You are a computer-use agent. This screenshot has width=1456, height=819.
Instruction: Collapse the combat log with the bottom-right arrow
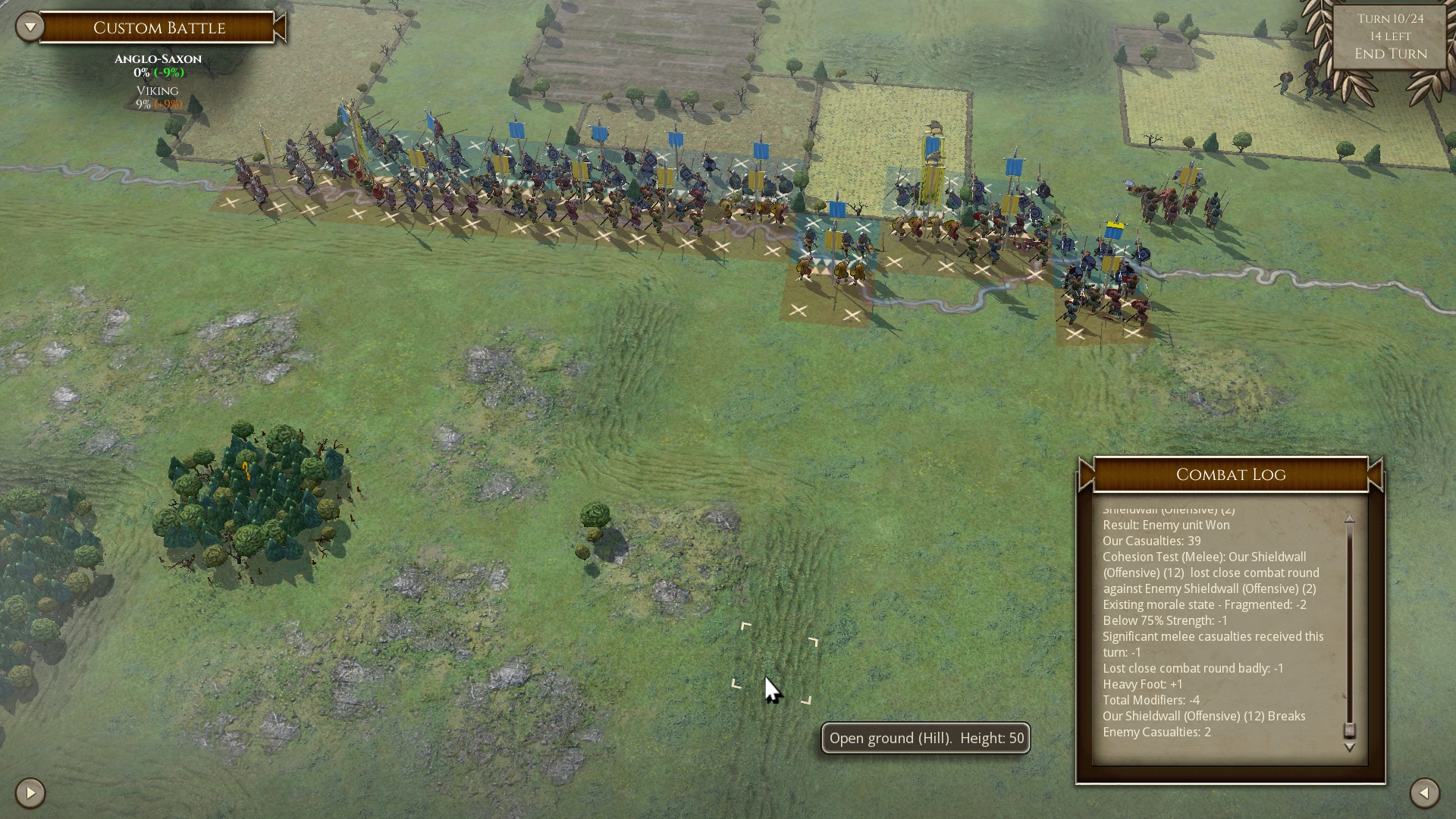[1424, 793]
